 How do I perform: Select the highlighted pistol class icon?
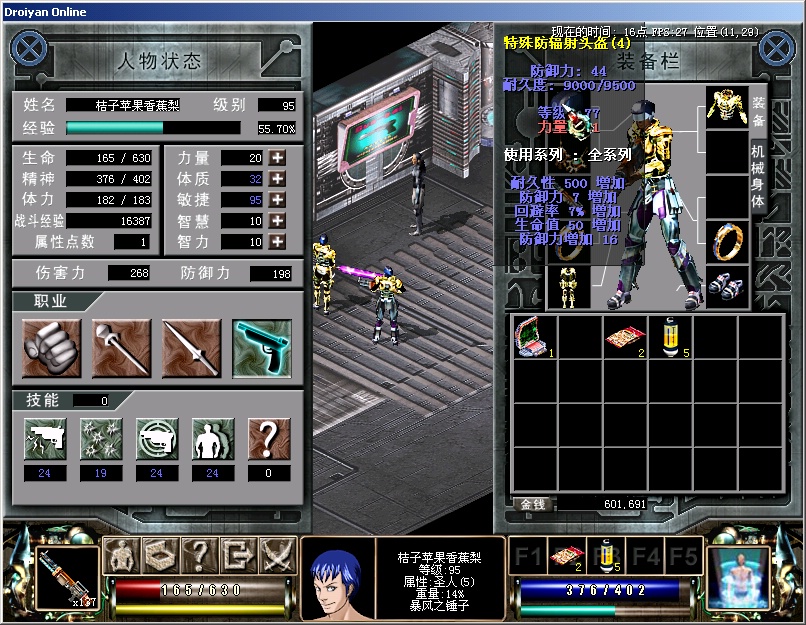pos(262,348)
